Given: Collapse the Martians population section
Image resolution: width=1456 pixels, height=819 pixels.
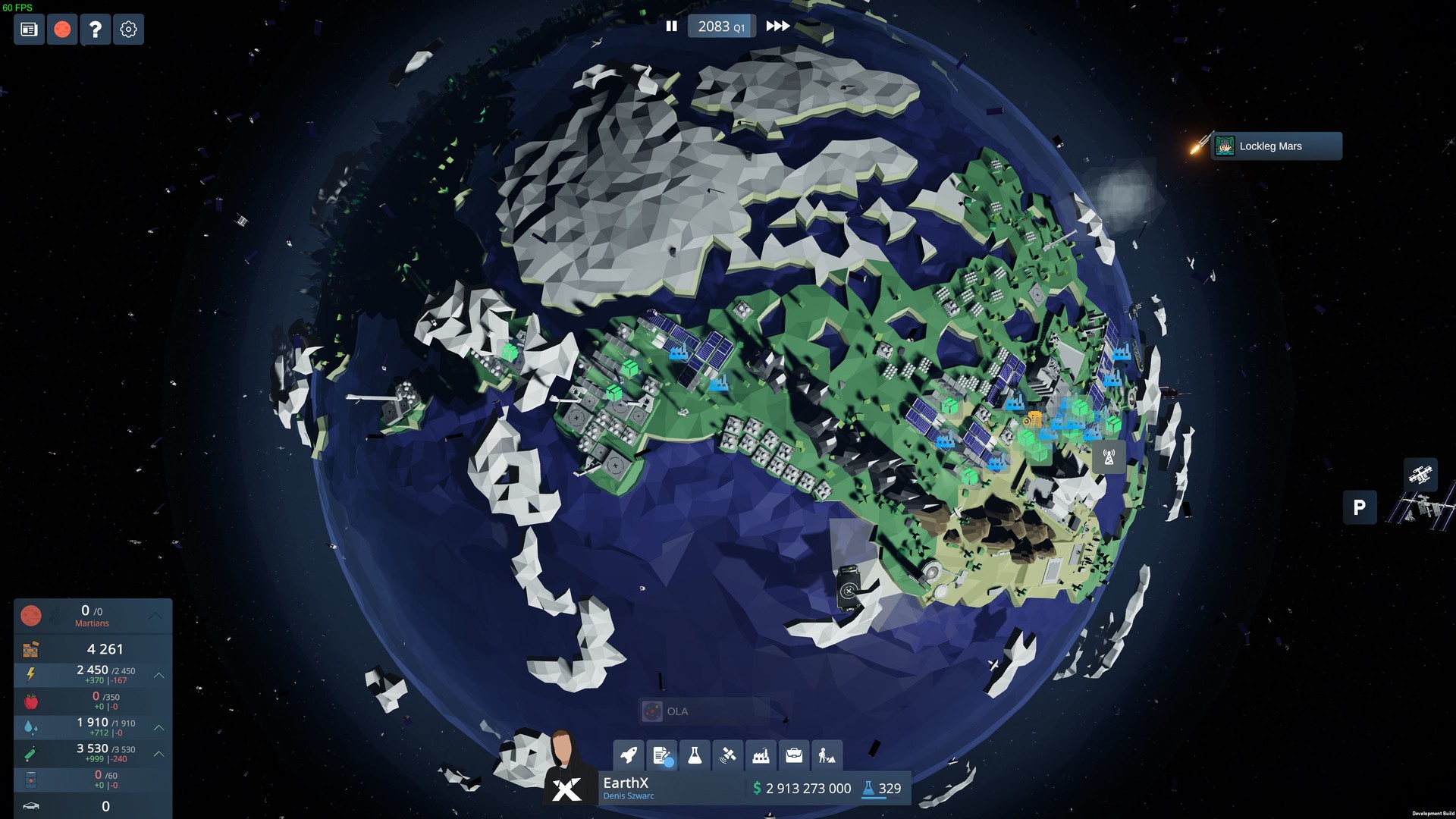Looking at the screenshot, I should (158, 616).
